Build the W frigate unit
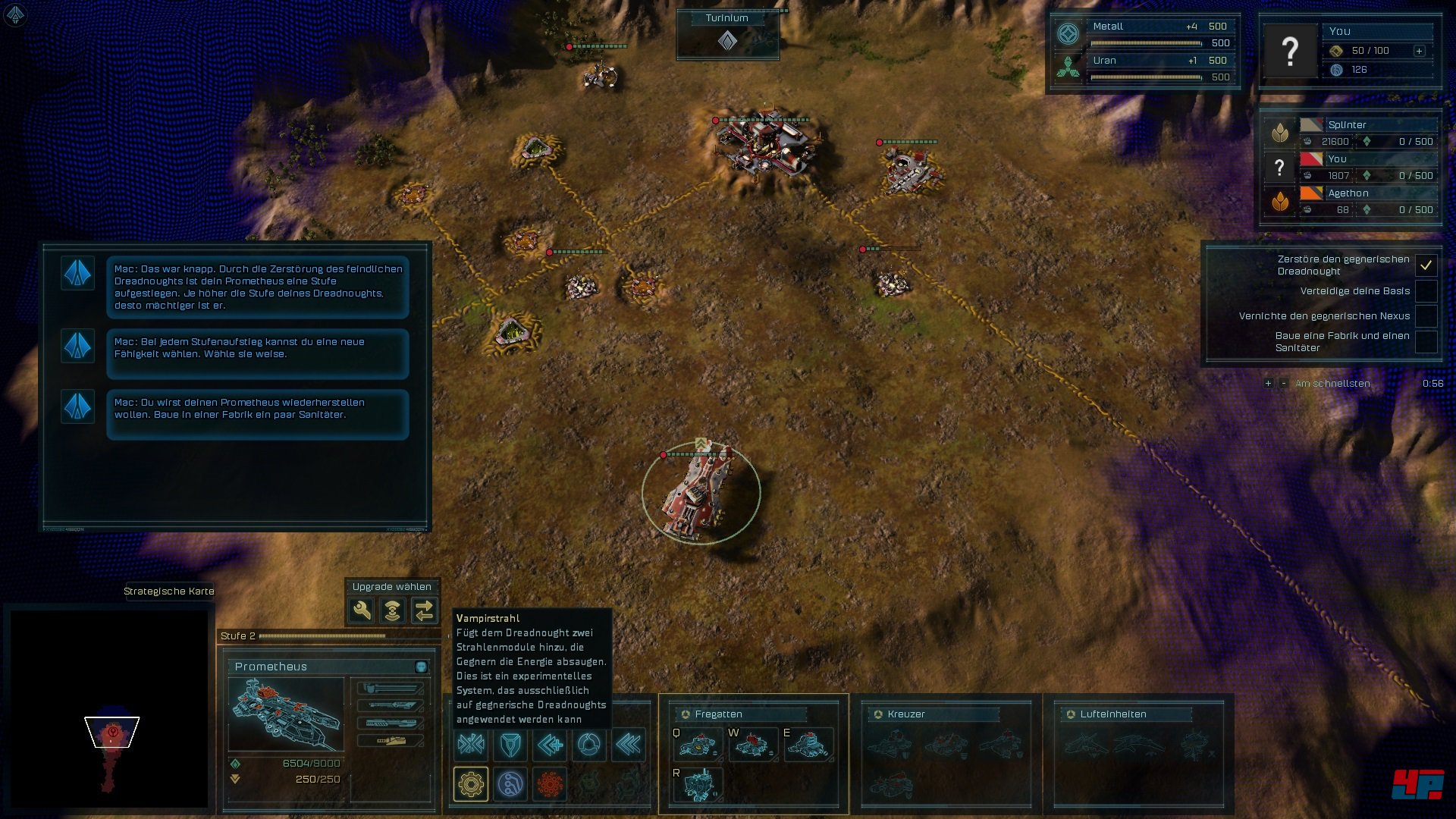The height and width of the screenshot is (819, 1456). point(752,745)
